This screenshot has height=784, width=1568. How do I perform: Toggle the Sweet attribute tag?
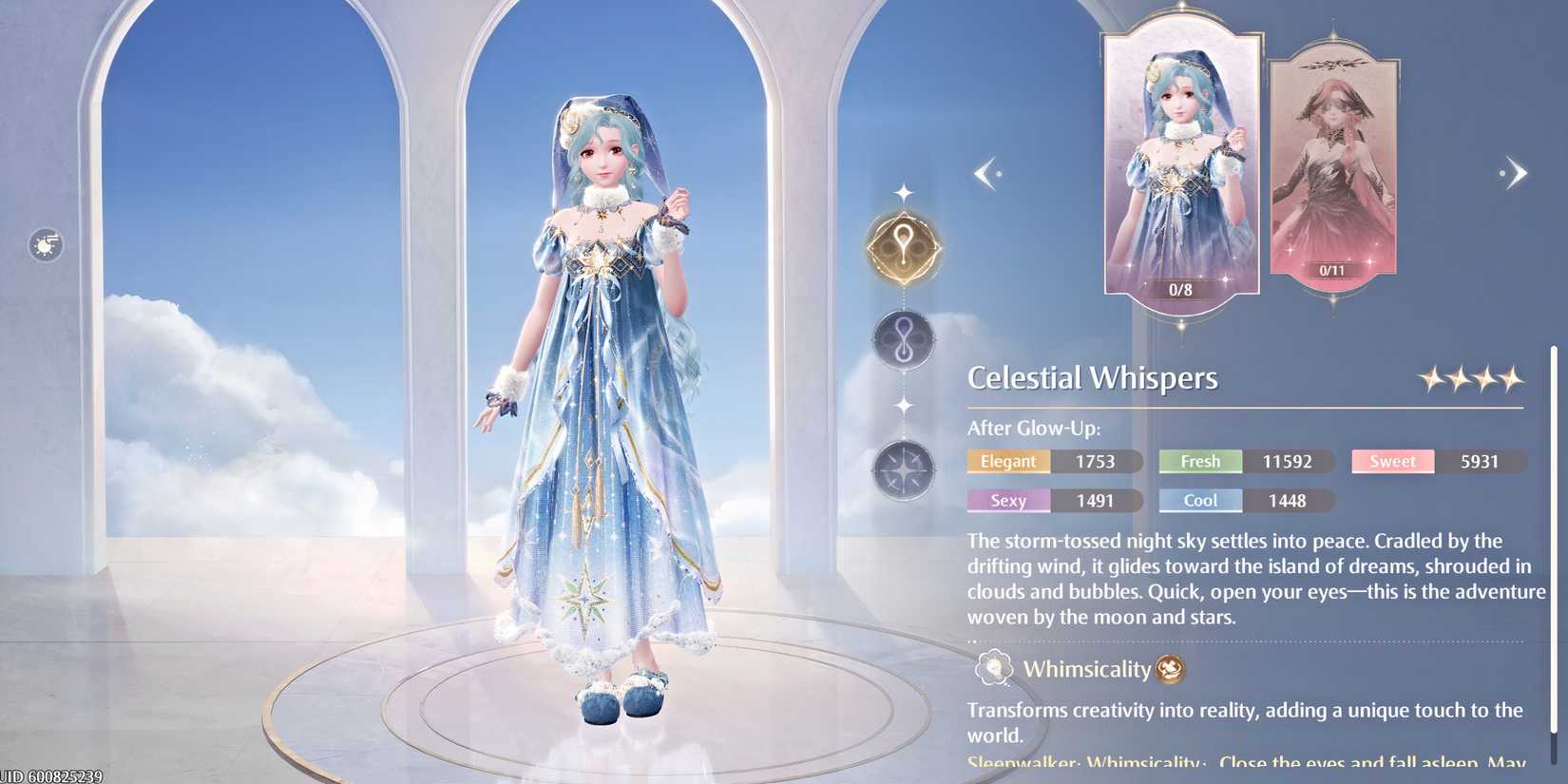tap(1392, 461)
